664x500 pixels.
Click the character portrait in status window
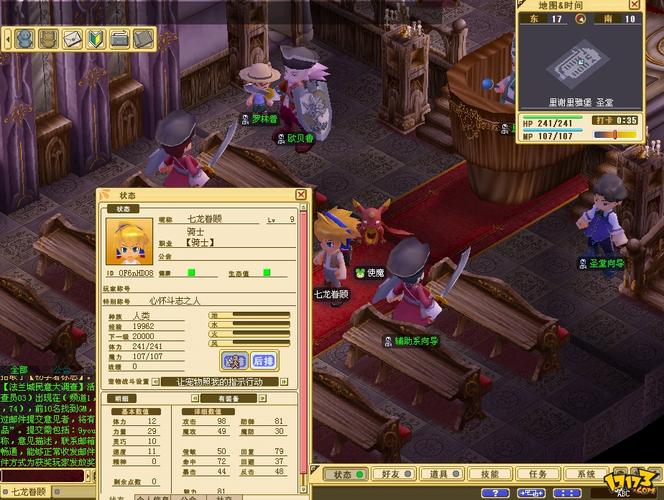[129, 243]
